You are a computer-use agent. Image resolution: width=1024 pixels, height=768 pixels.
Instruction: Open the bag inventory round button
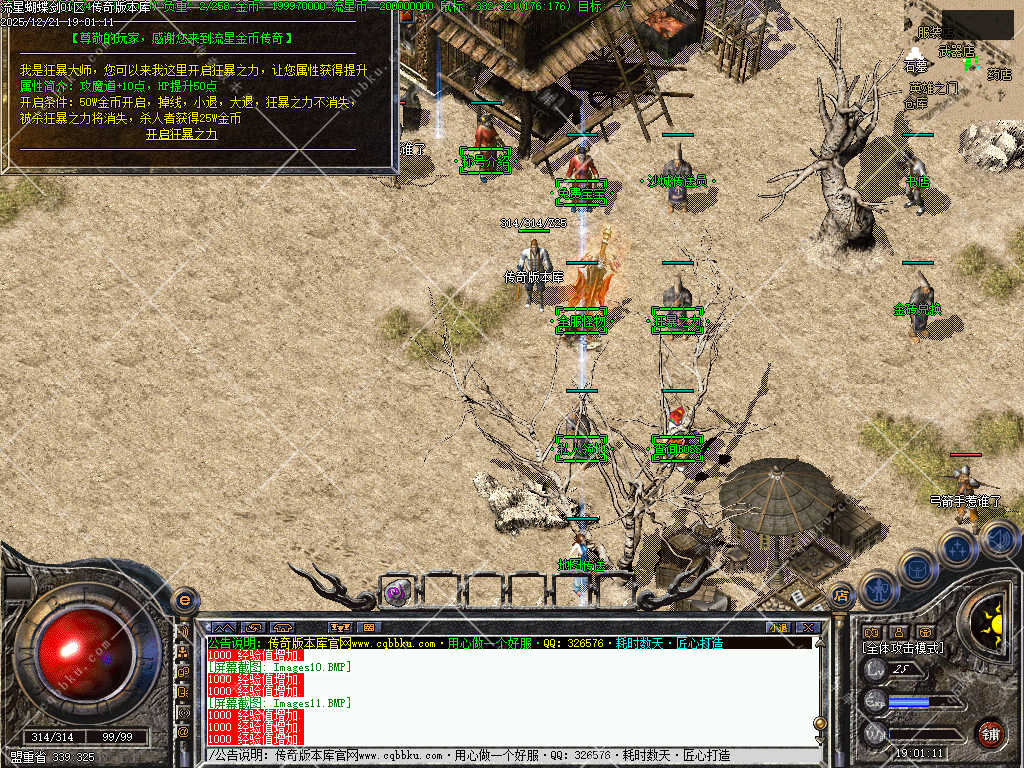917,568
